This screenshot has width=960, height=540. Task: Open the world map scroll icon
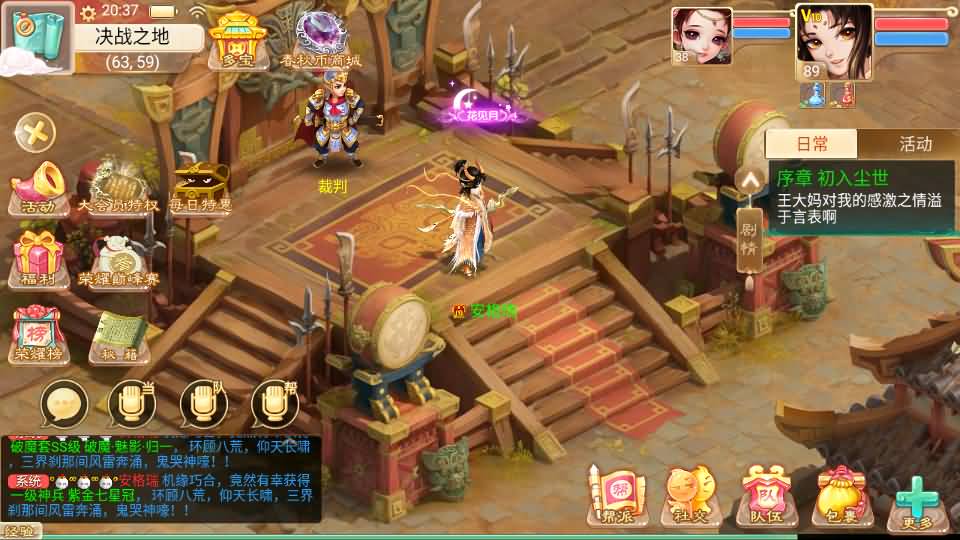[x=35, y=38]
